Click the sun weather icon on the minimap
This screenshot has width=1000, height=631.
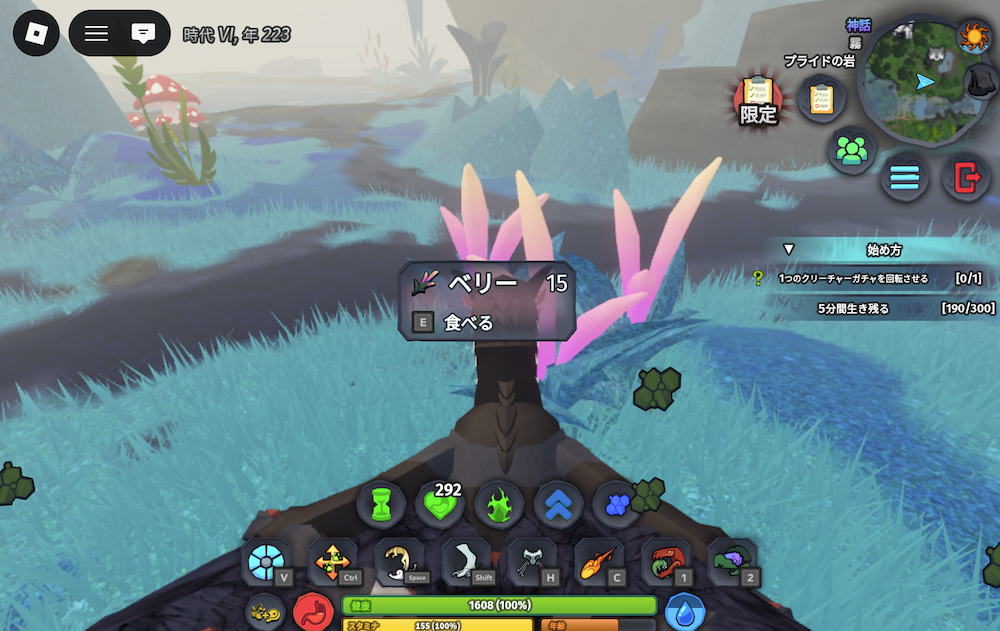point(972,38)
